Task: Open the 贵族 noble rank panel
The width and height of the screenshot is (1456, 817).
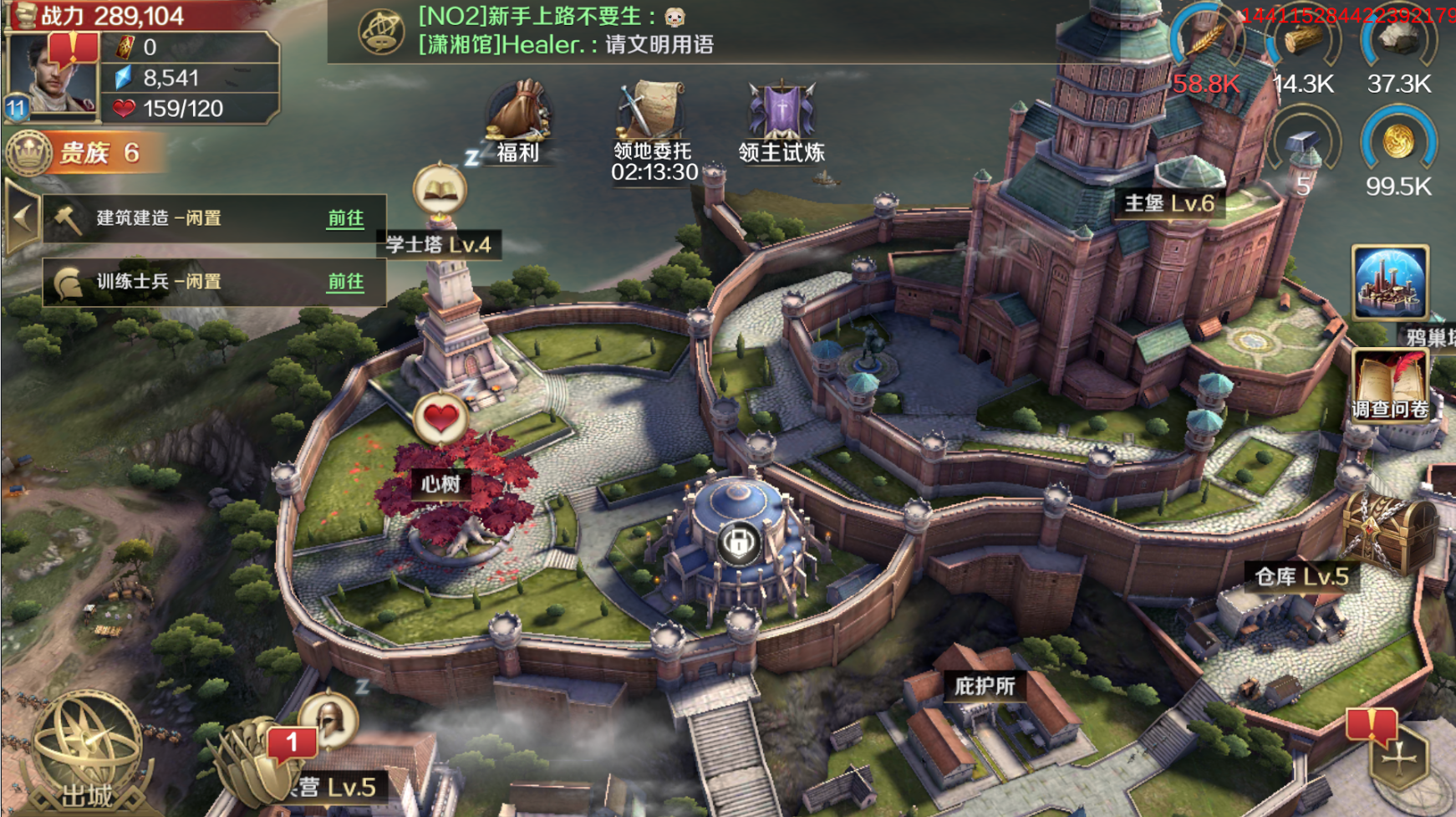Action: [84, 153]
